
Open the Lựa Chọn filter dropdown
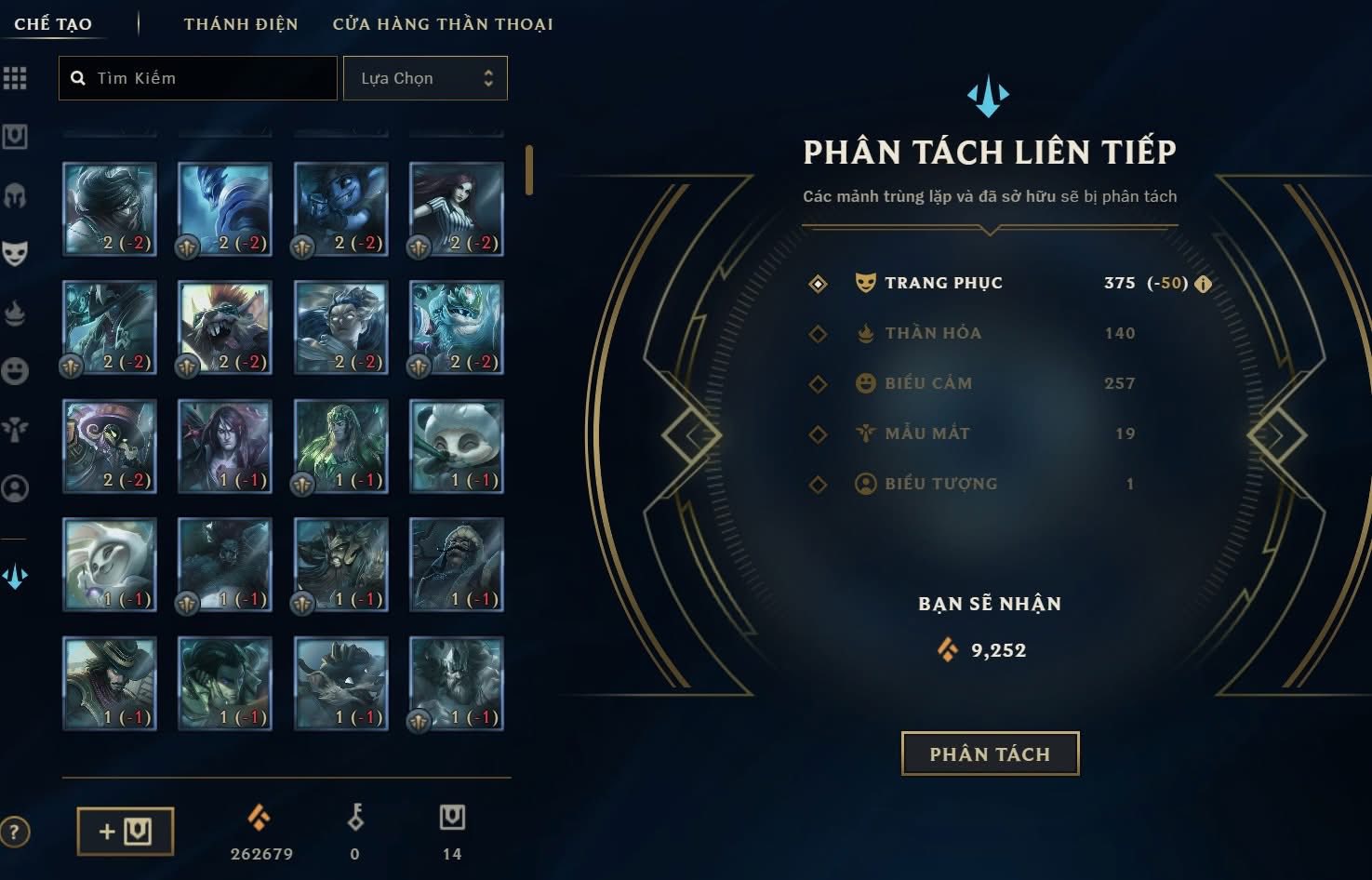point(425,78)
